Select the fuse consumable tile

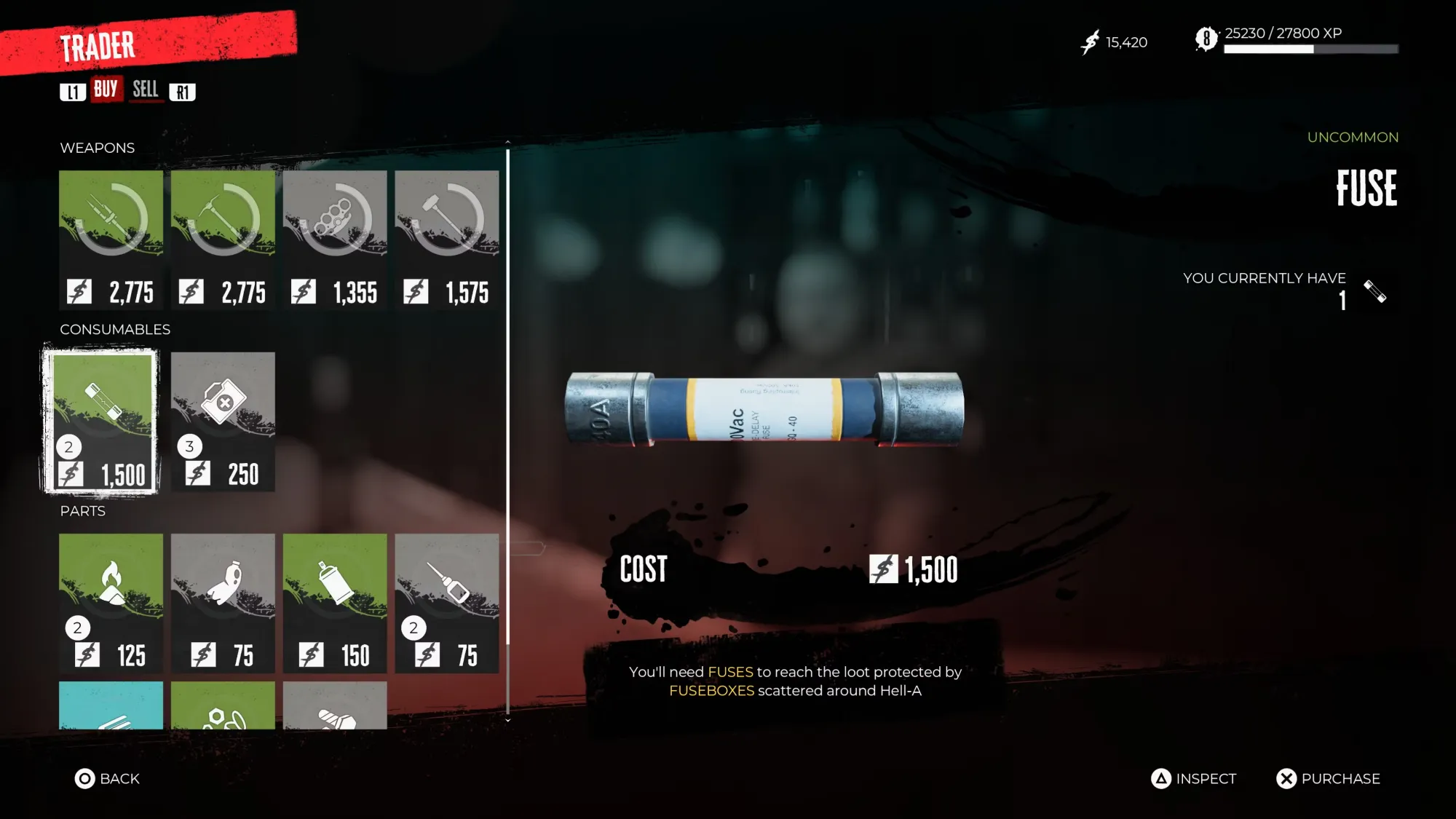[101, 421]
